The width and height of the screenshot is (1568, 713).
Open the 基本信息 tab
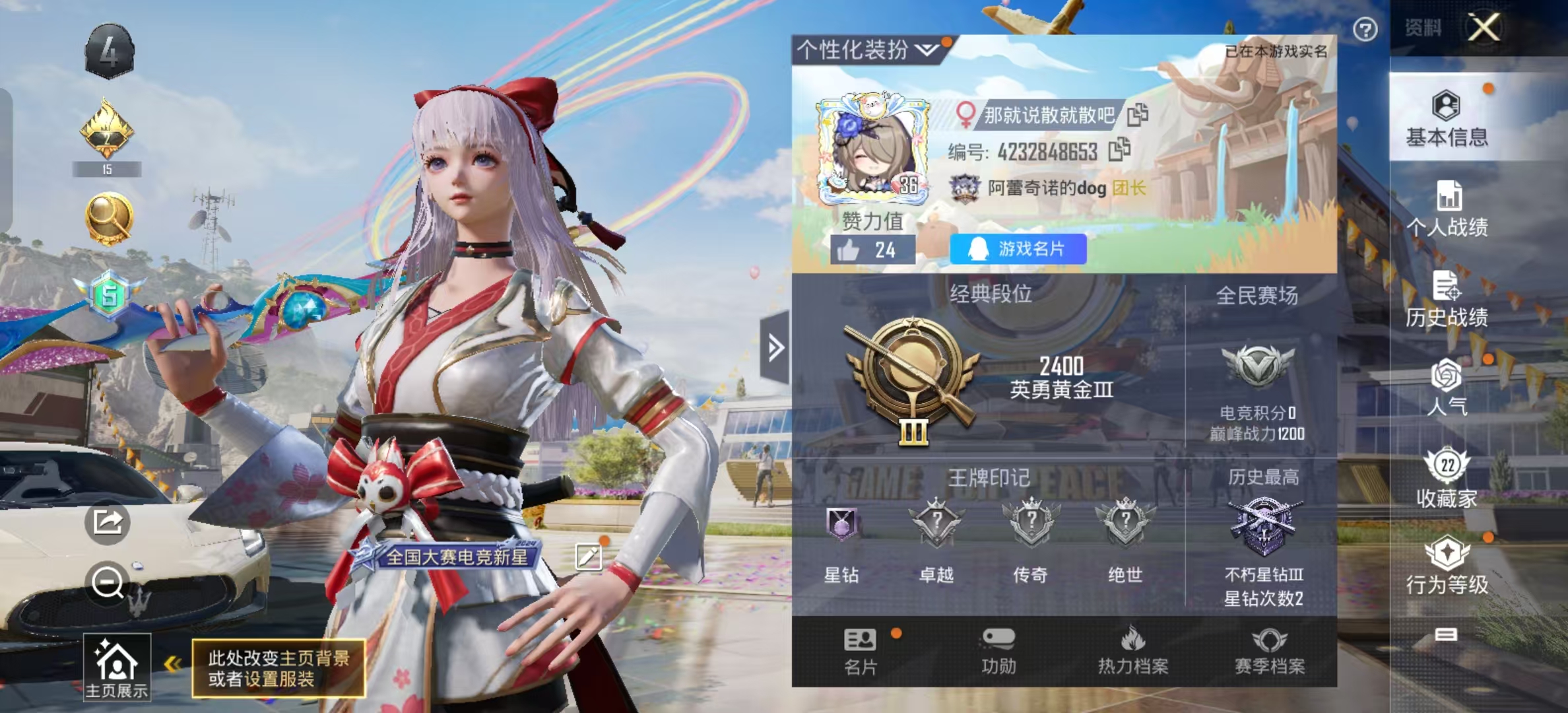tap(1447, 119)
